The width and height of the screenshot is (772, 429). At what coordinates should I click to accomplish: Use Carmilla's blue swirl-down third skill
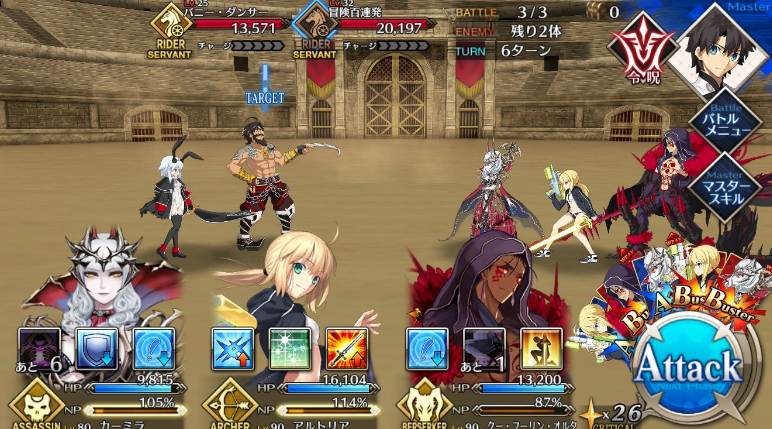click(153, 348)
